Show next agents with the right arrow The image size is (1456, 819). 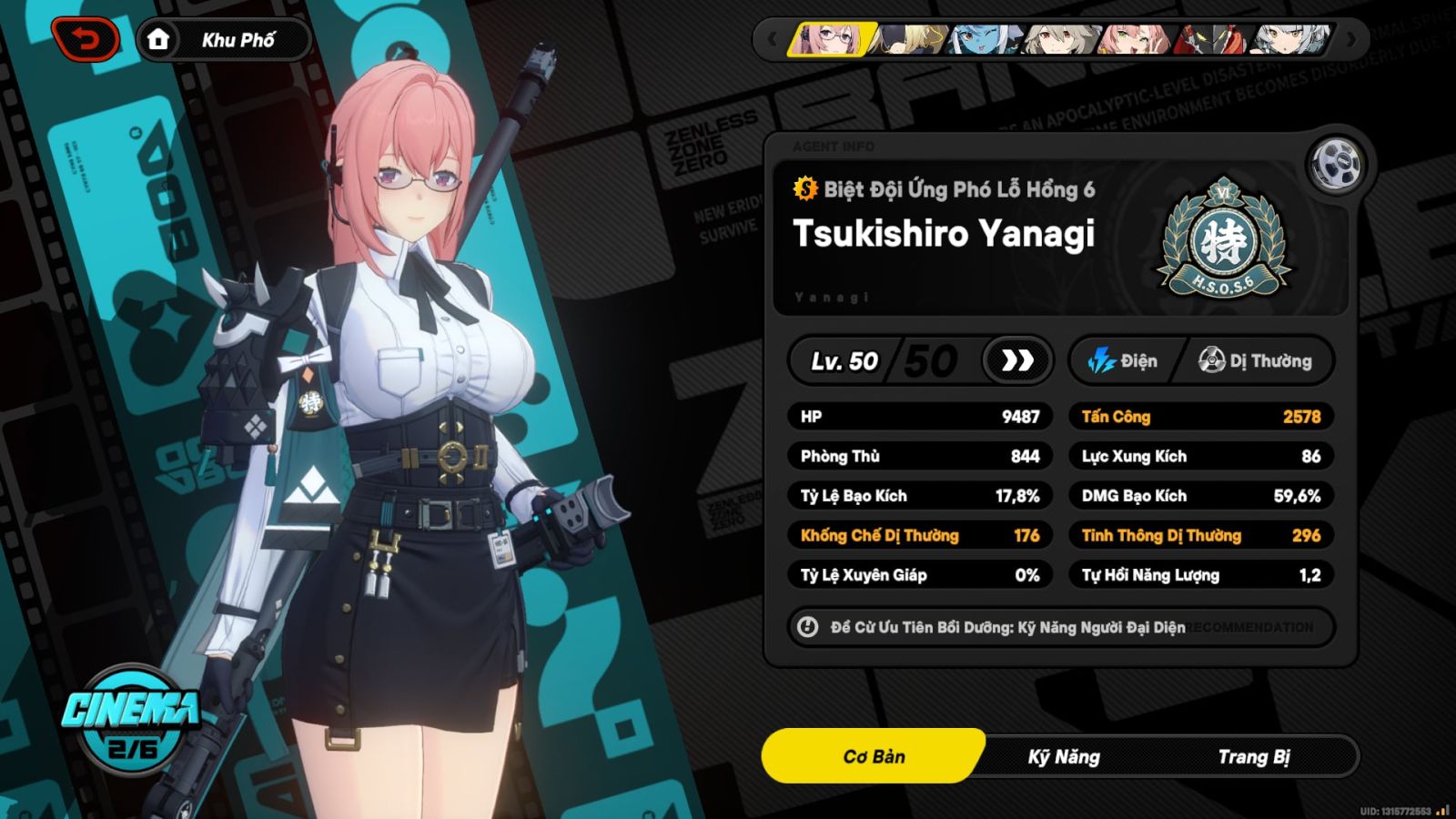point(1351,40)
